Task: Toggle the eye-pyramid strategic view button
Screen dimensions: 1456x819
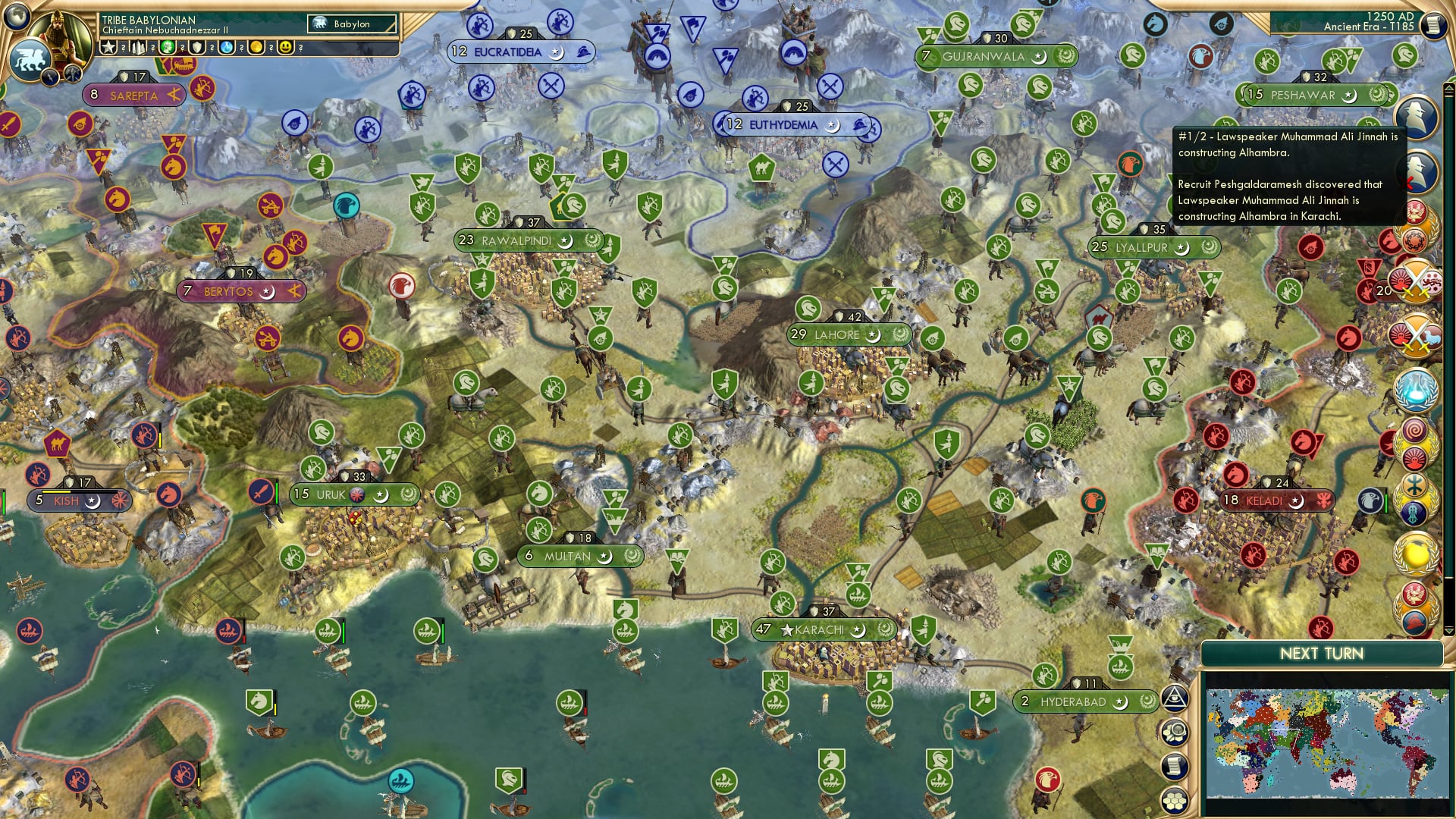Action: pos(1175,698)
